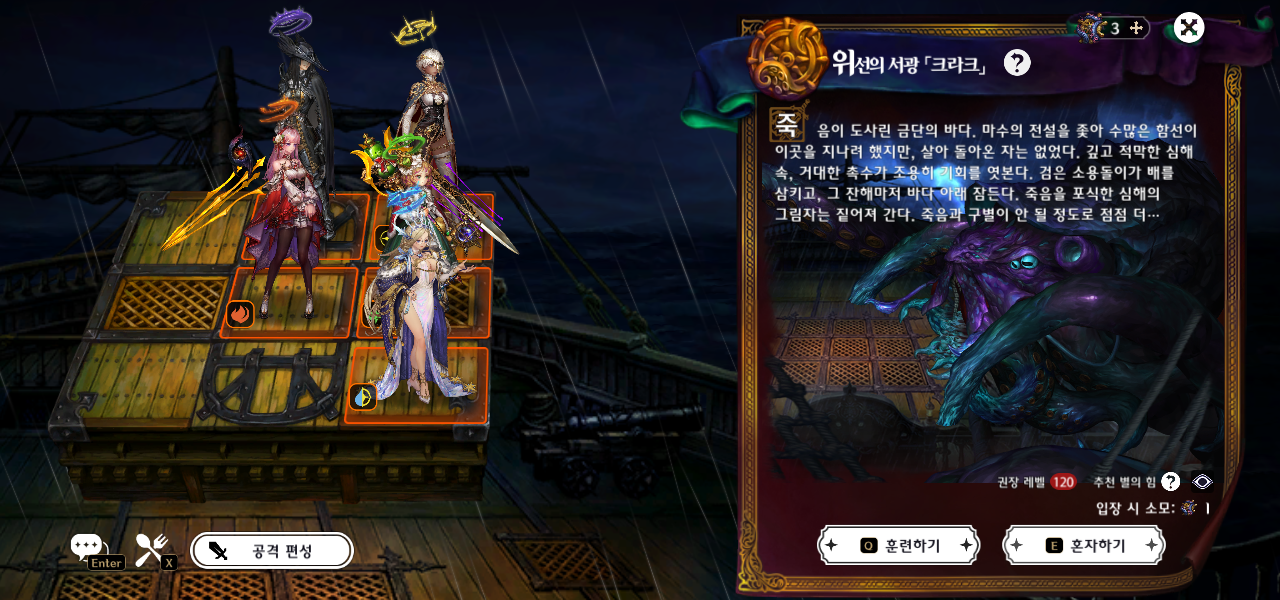Open the 공격 편성 attack formation
This screenshot has height=600, width=1280.
271,551
